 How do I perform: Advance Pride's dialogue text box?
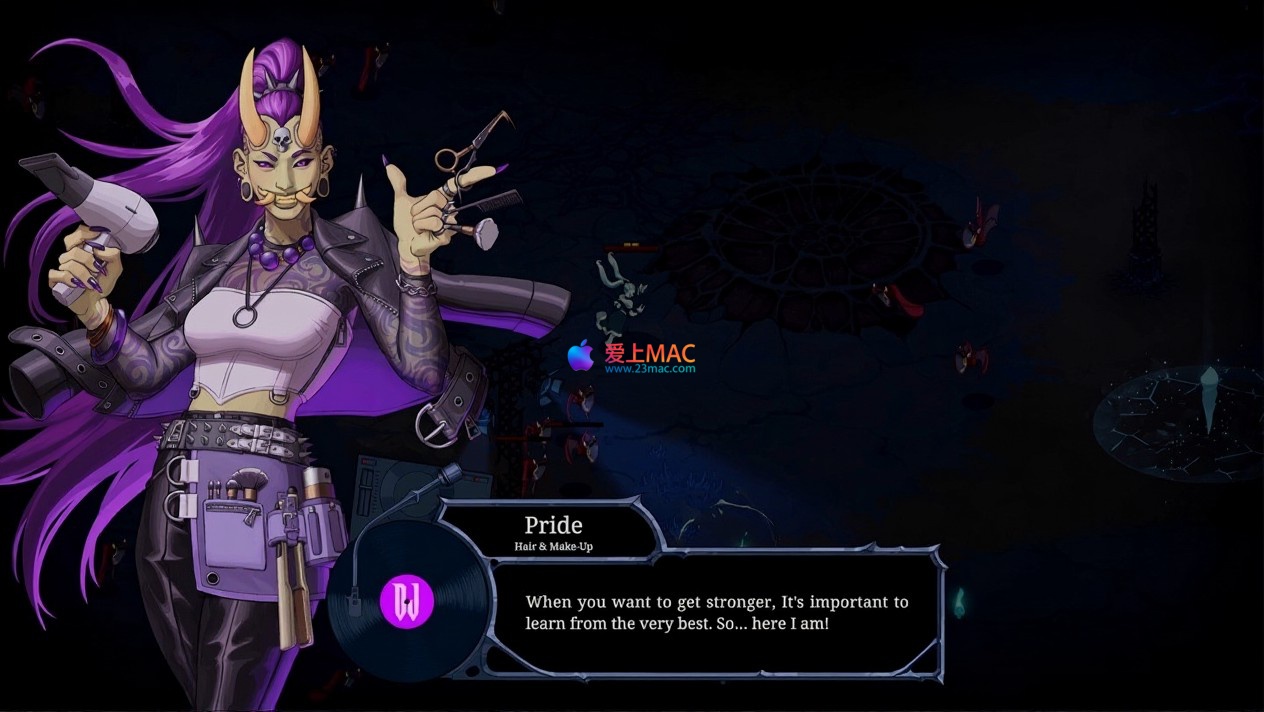717,612
